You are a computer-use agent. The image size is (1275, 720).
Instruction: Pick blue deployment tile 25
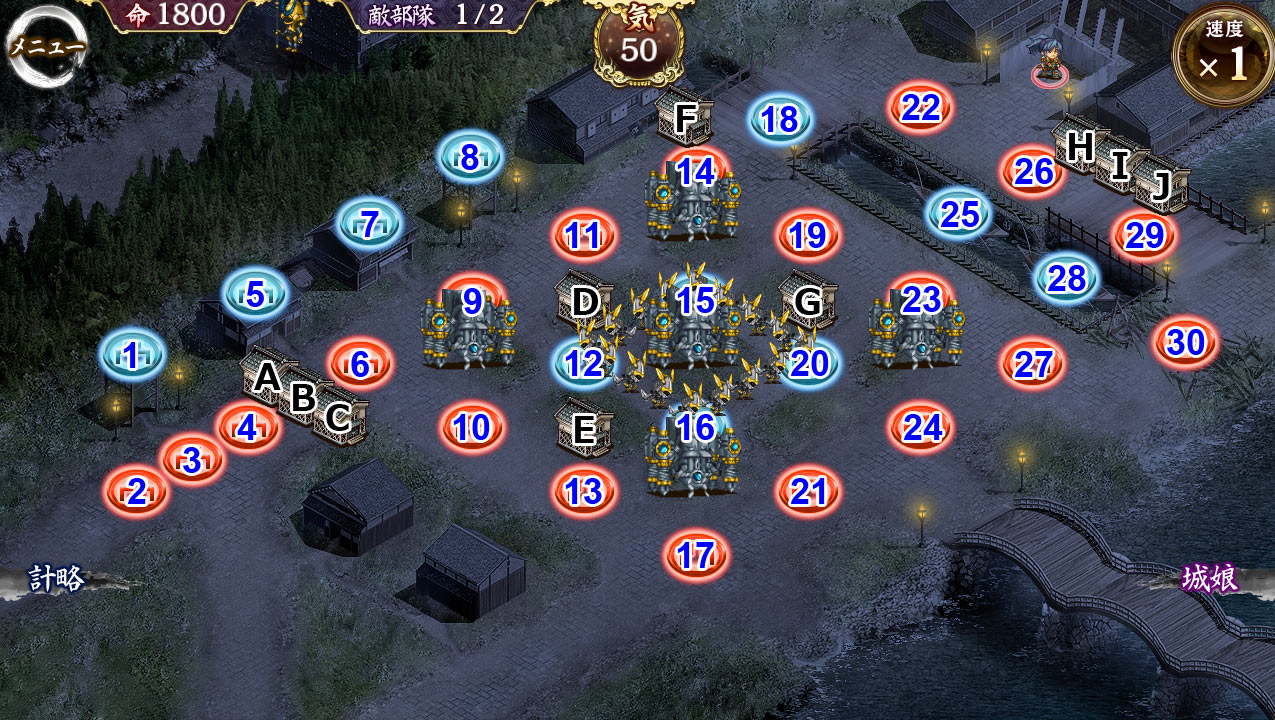pos(960,213)
